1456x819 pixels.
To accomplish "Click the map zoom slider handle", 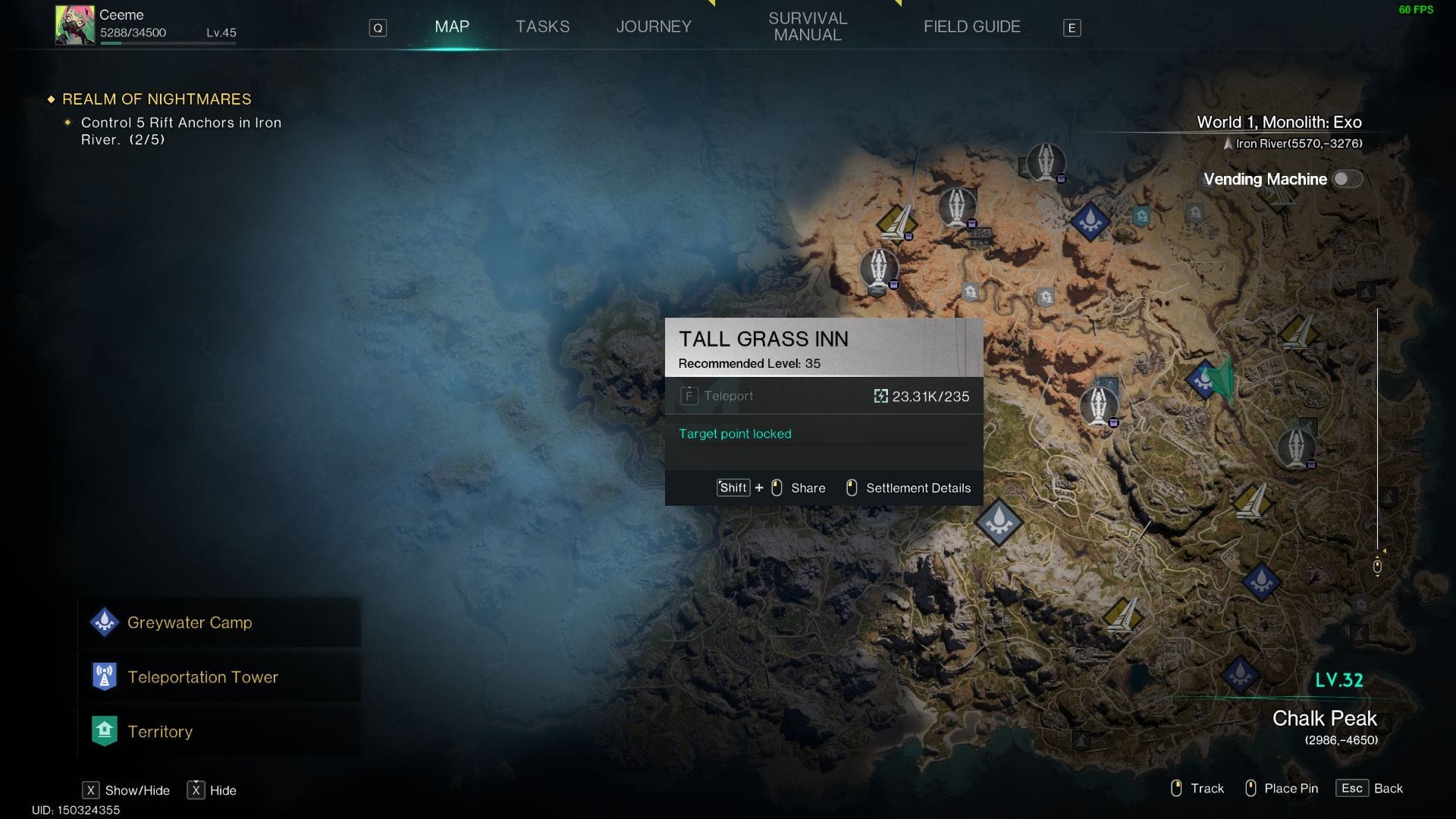I will coord(1377,566).
